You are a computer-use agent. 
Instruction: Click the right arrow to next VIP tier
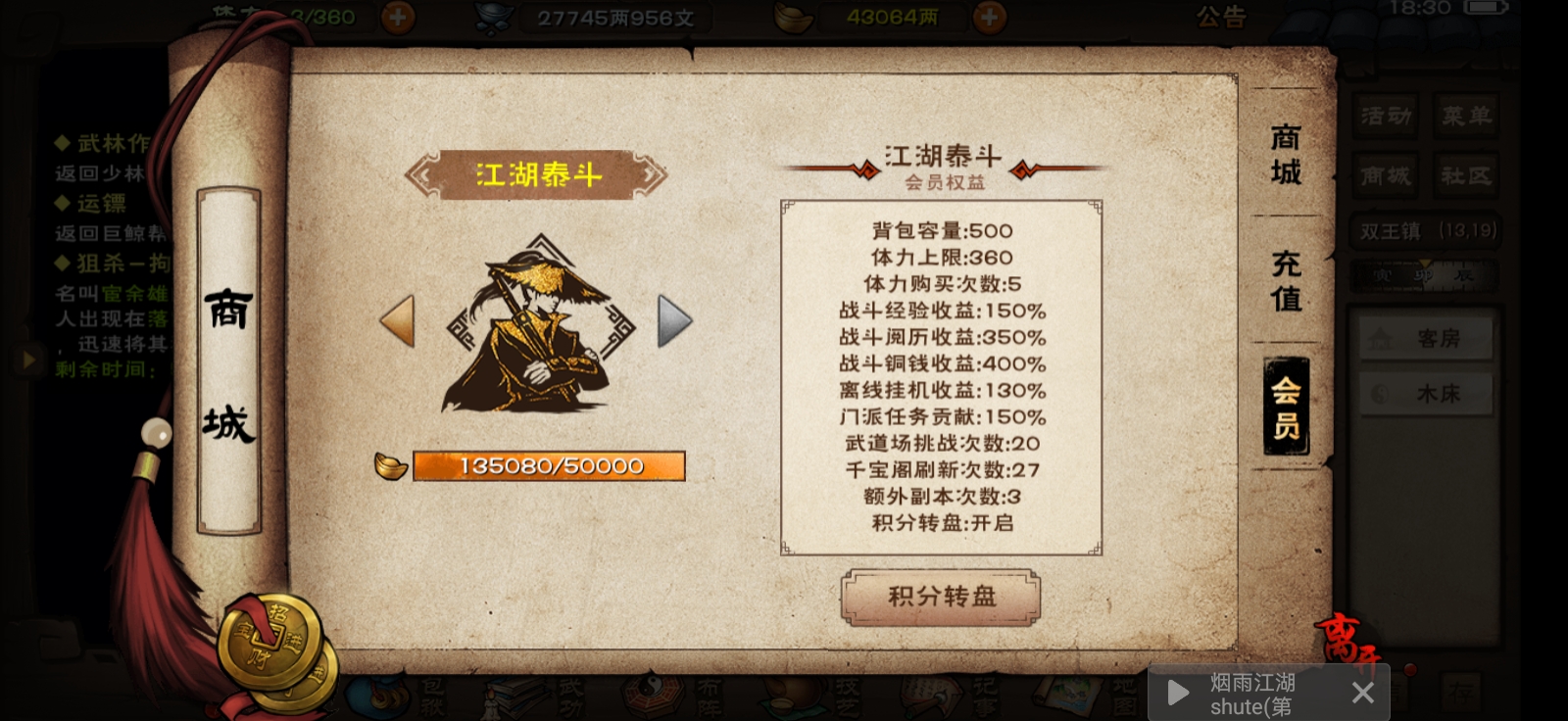[675, 320]
